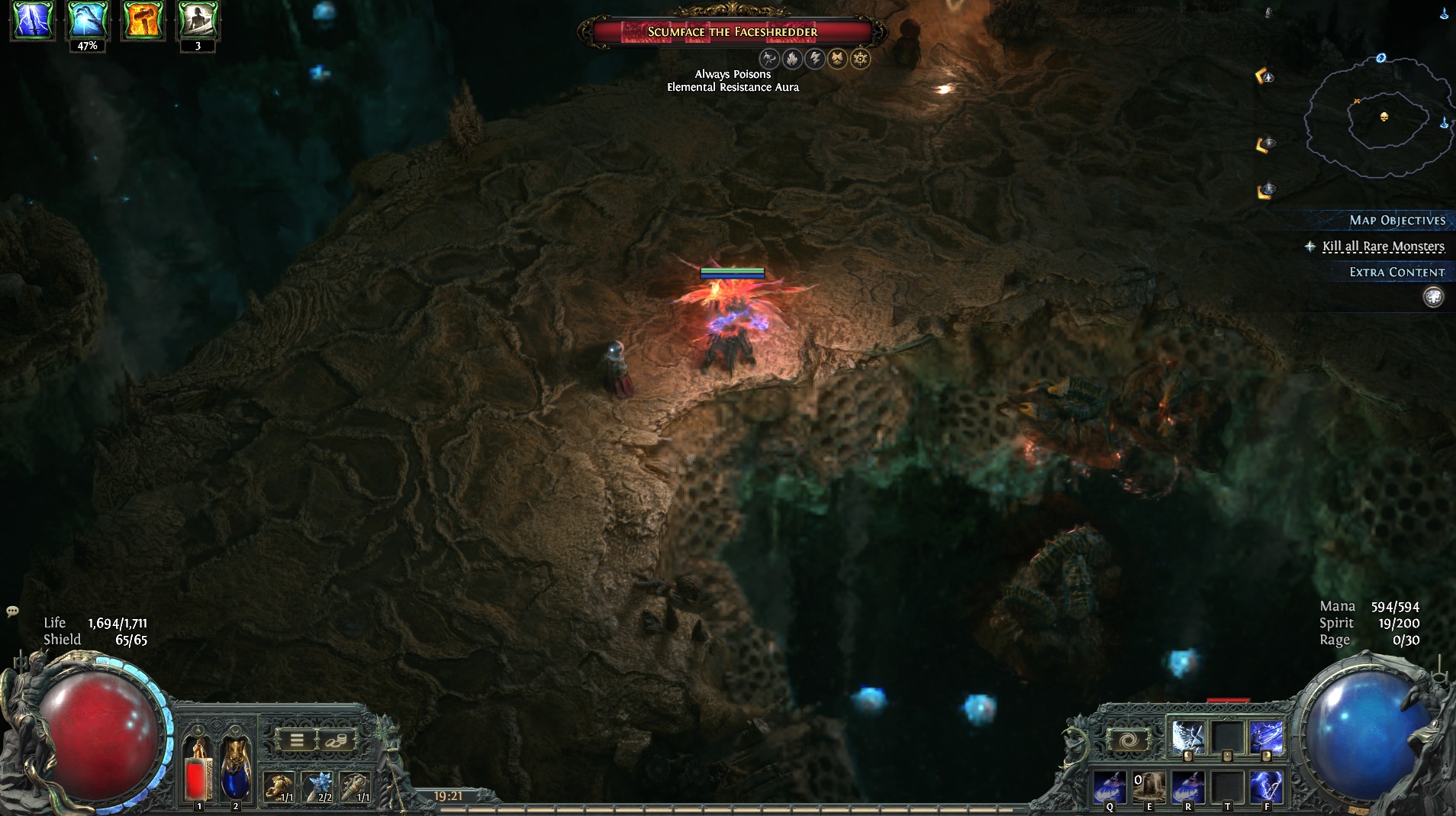Screen dimensions: 1456x816
Task: Activate the bell skill on key E
Action: click(x=1149, y=786)
